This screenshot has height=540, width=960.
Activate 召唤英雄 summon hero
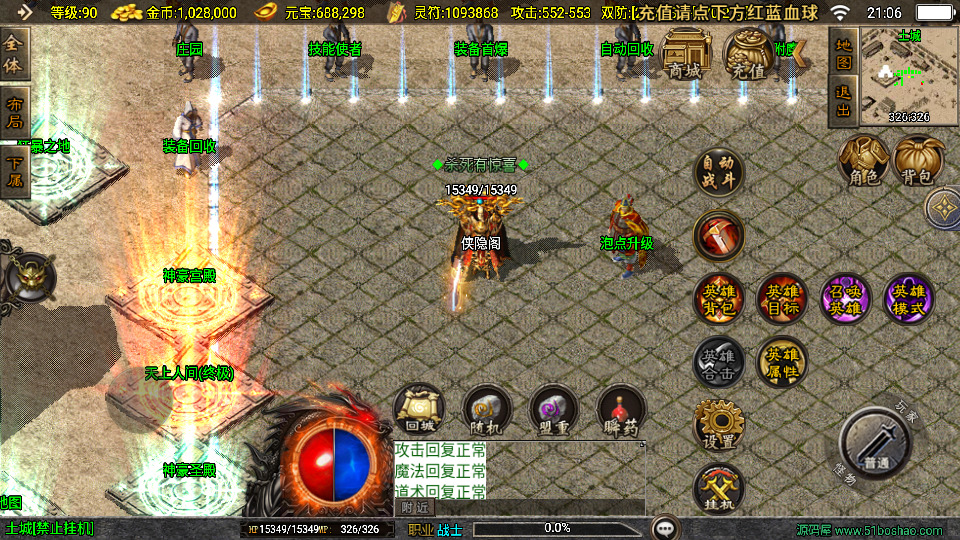(846, 298)
